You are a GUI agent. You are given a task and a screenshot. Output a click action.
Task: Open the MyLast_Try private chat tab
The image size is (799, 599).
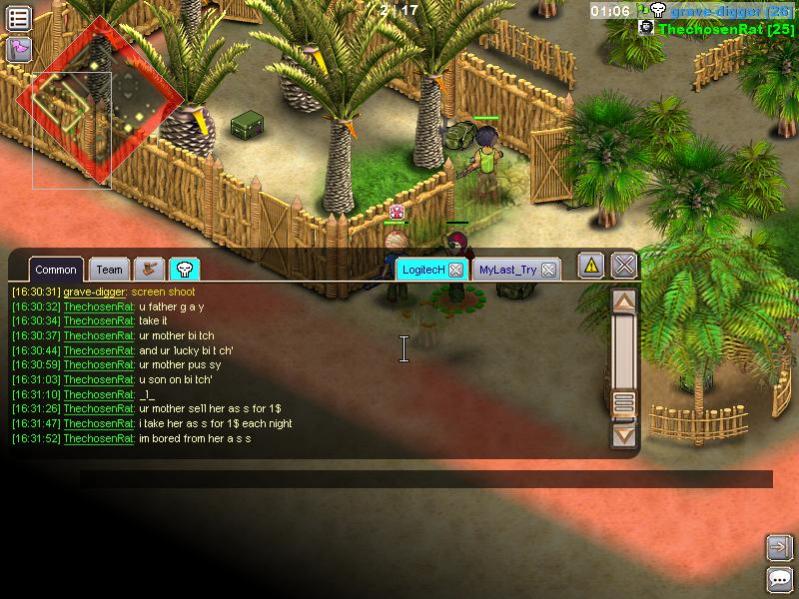pos(507,269)
